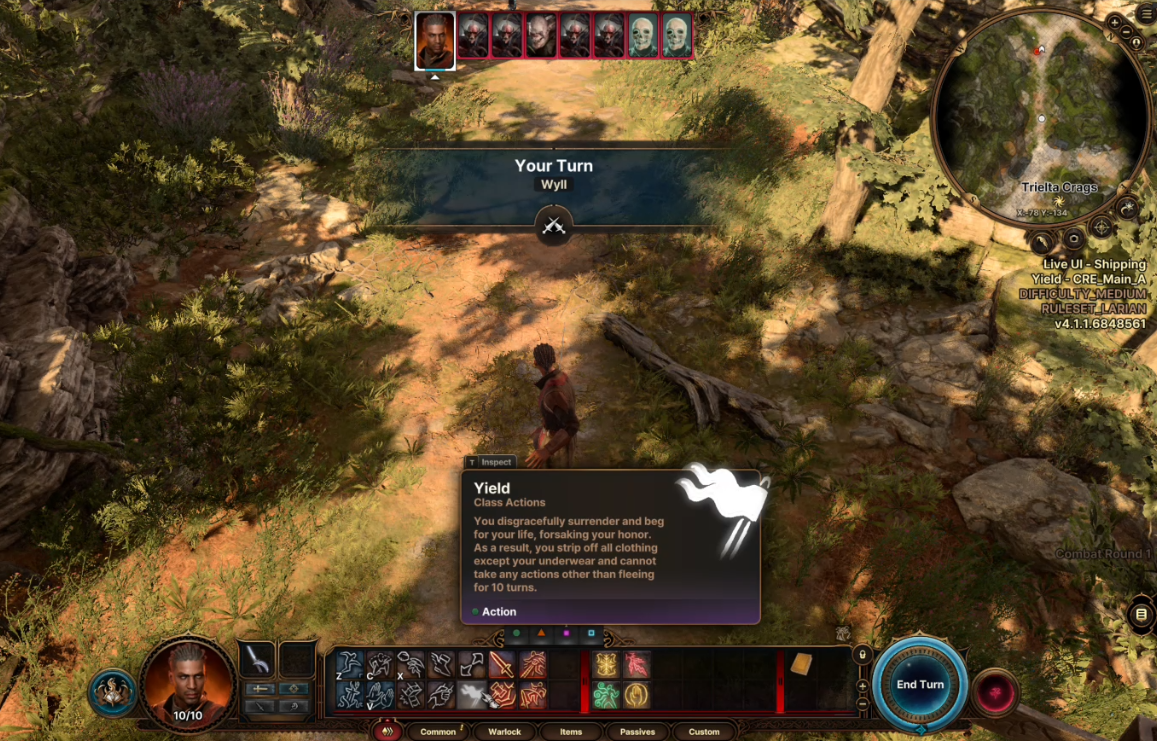This screenshot has width=1157, height=741.
Task: Open the combat log button at right edge
Action: 1141,615
